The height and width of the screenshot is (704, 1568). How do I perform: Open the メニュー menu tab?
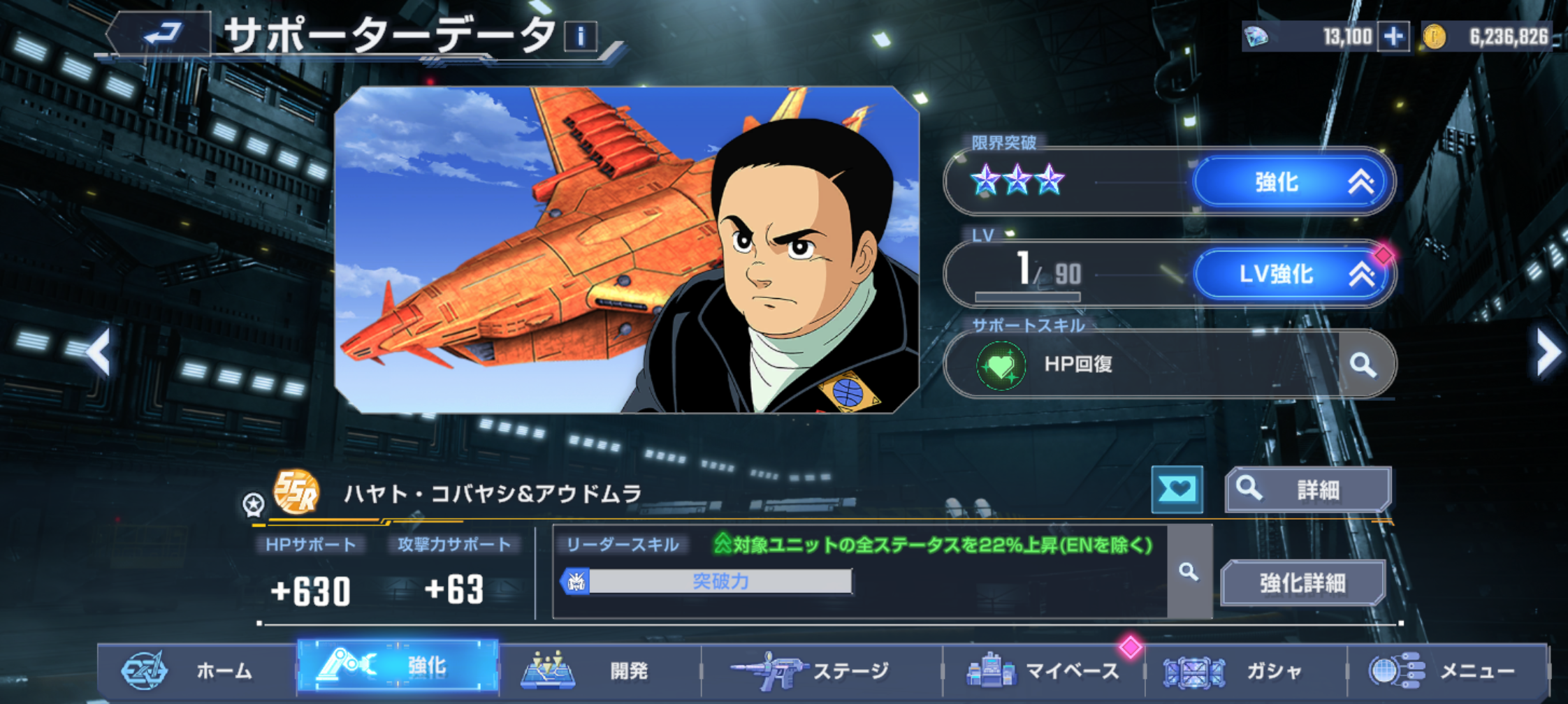[1446, 670]
